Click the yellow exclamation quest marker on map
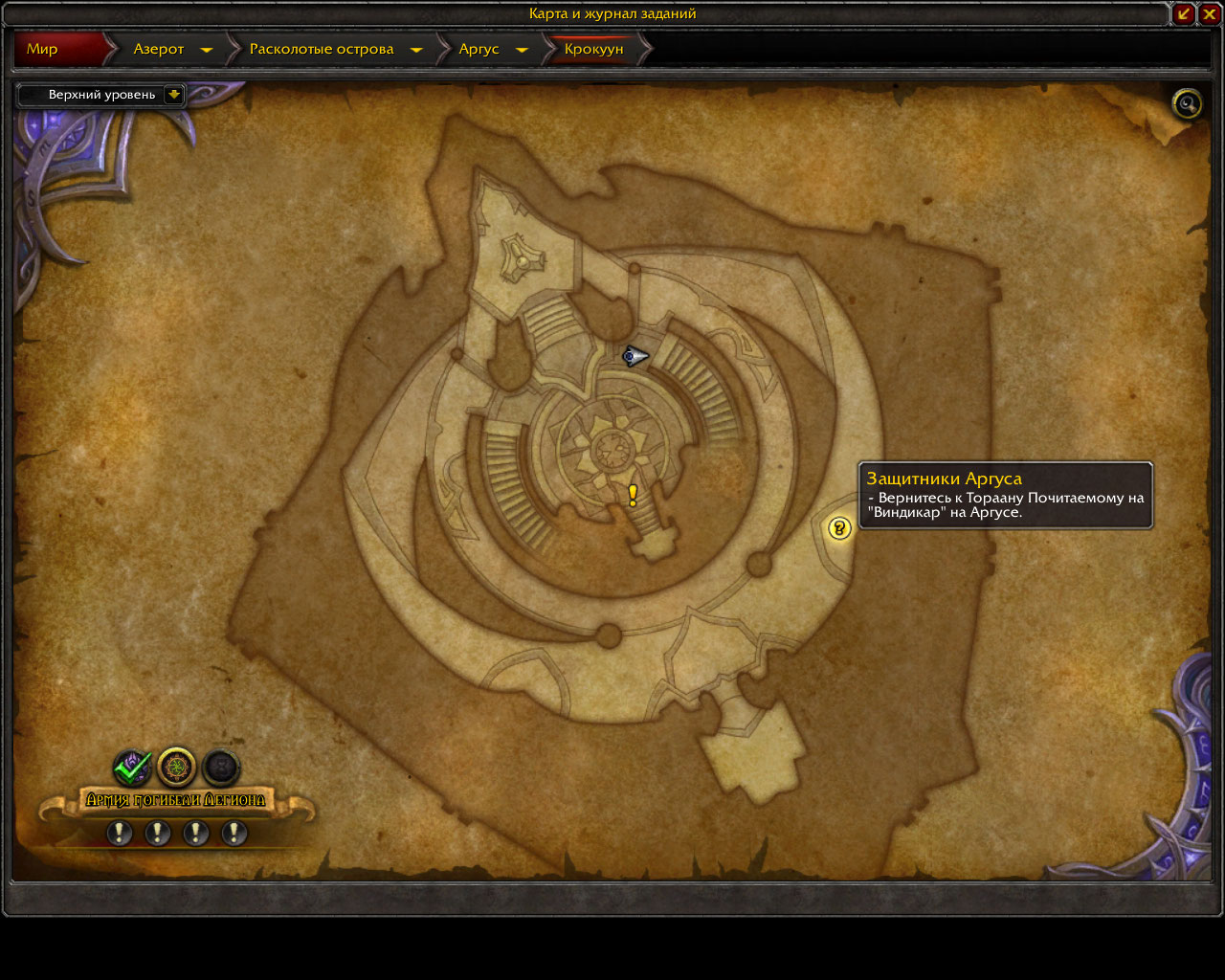This screenshot has height=980, width=1225. pyautogui.click(x=633, y=495)
